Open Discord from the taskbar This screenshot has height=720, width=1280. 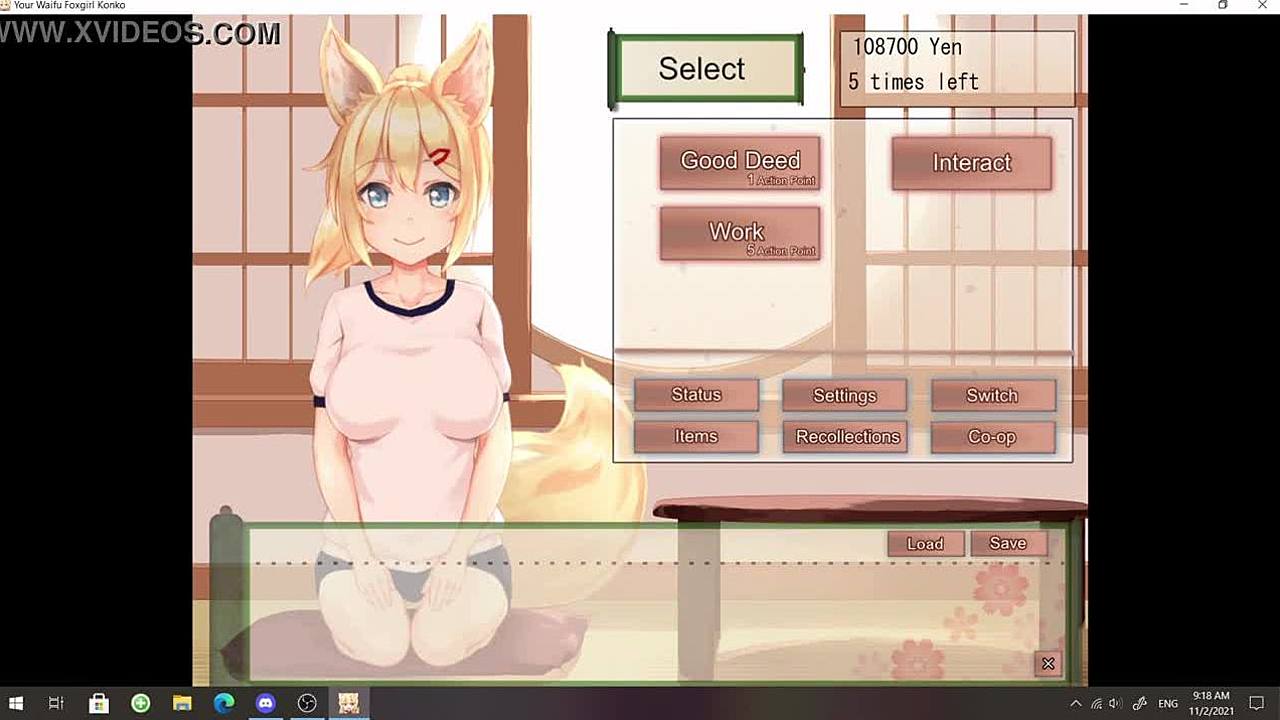coord(265,704)
